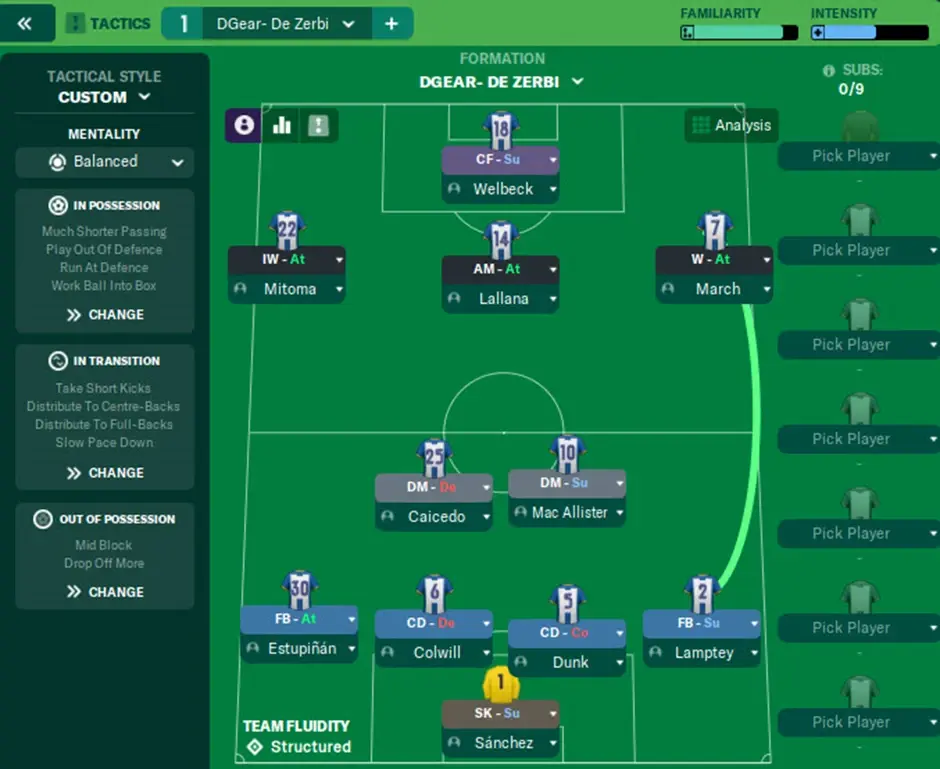
Task: Click Change under In Possession
Action: click(x=105, y=314)
